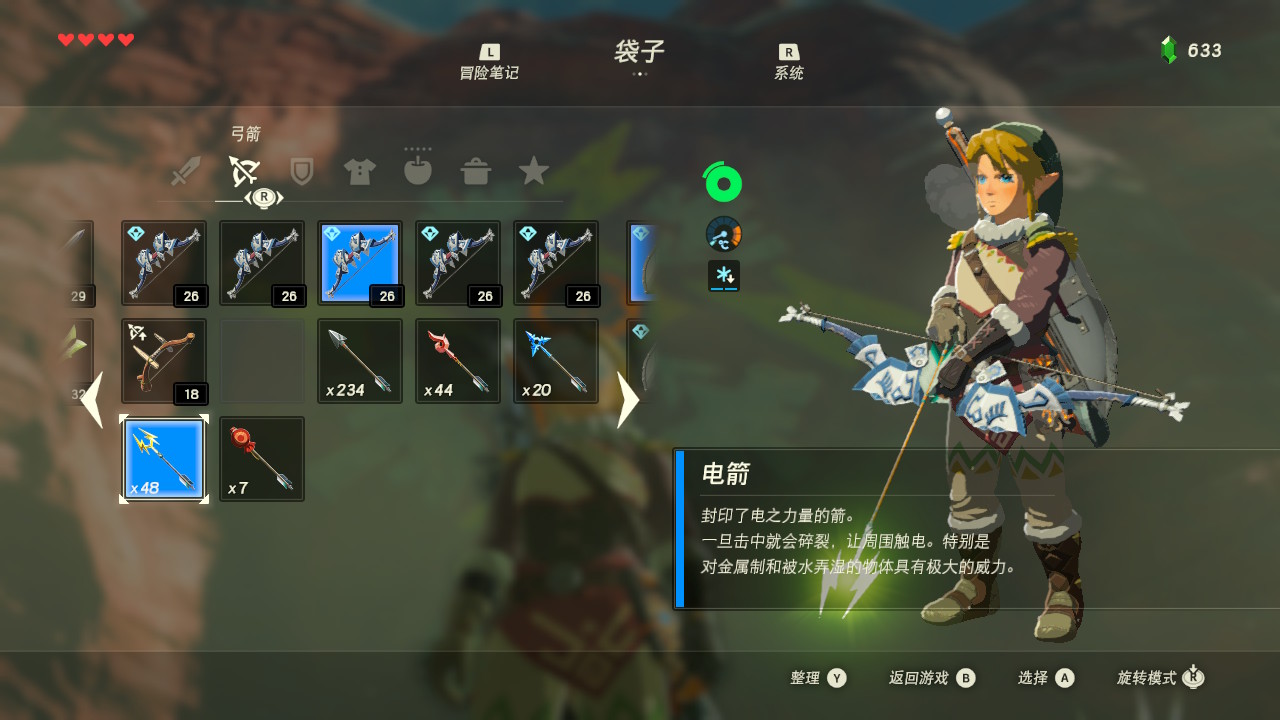
Task: Go to the previous inventory page arrow
Action: [x=92, y=399]
